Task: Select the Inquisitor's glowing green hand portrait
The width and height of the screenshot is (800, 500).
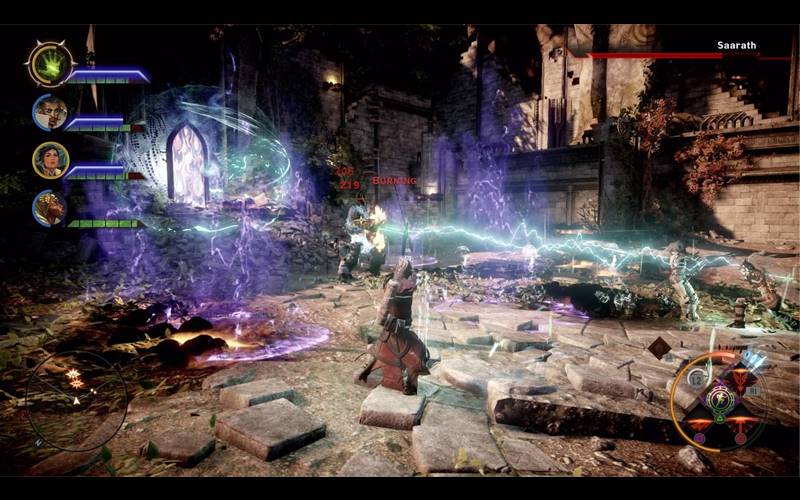Action: coord(47,63)
